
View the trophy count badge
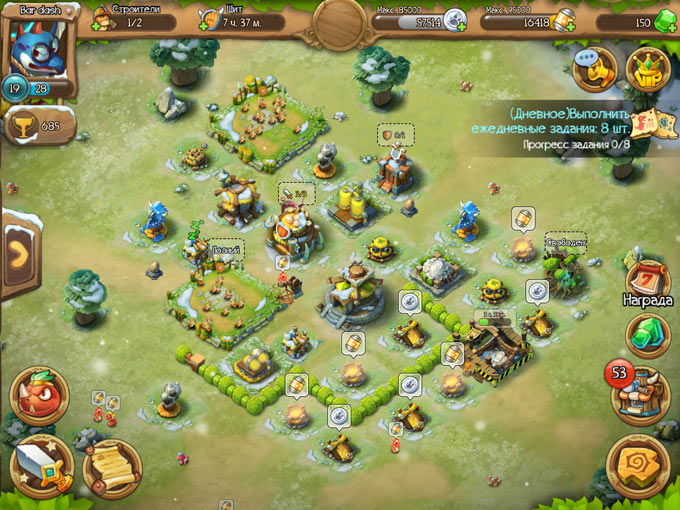pyautogui.click(x=39, y=126)
